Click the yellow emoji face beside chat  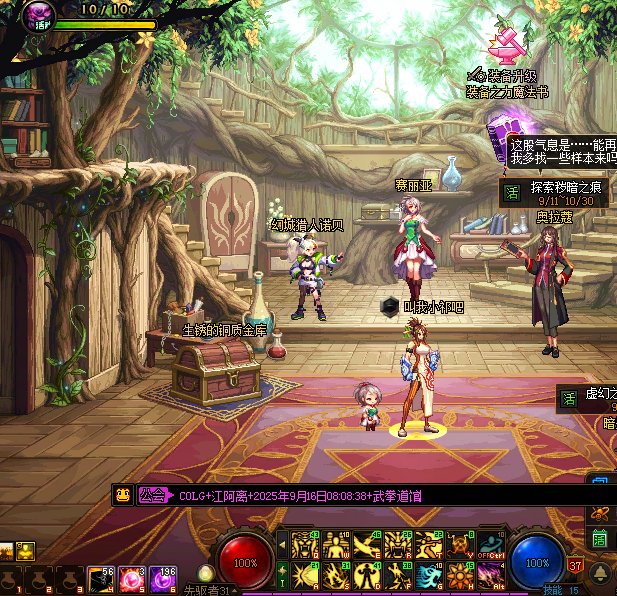click(x=122, y=495)
